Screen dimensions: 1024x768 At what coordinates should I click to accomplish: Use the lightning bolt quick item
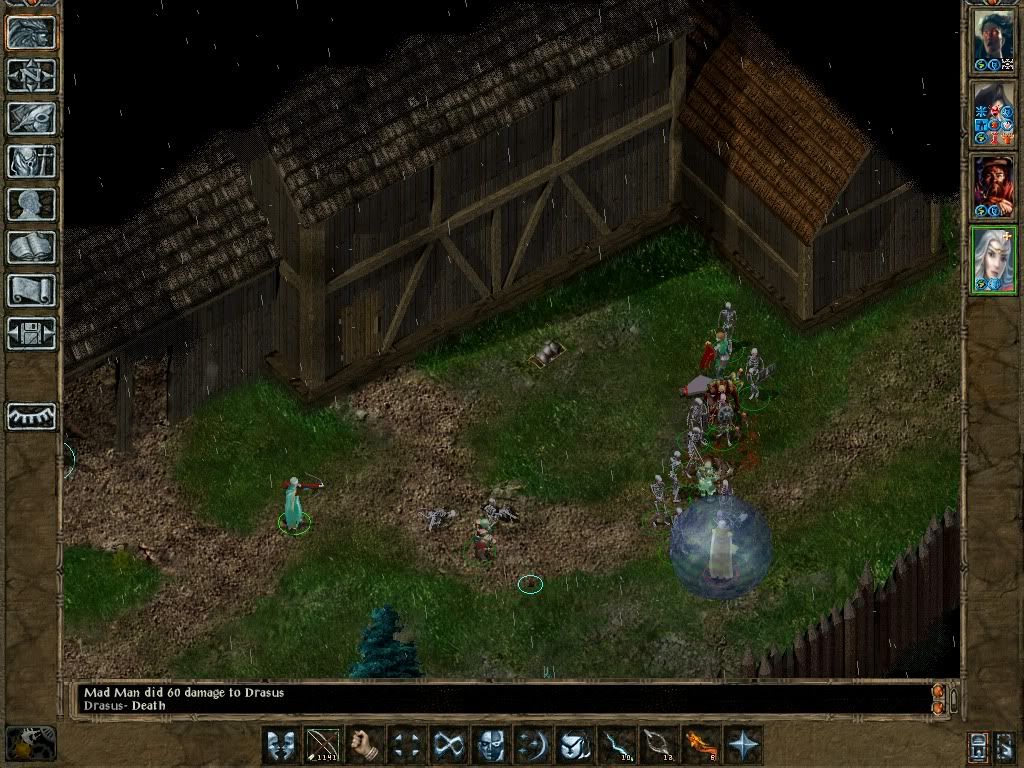pyautogui.click(x=617, y=746)
